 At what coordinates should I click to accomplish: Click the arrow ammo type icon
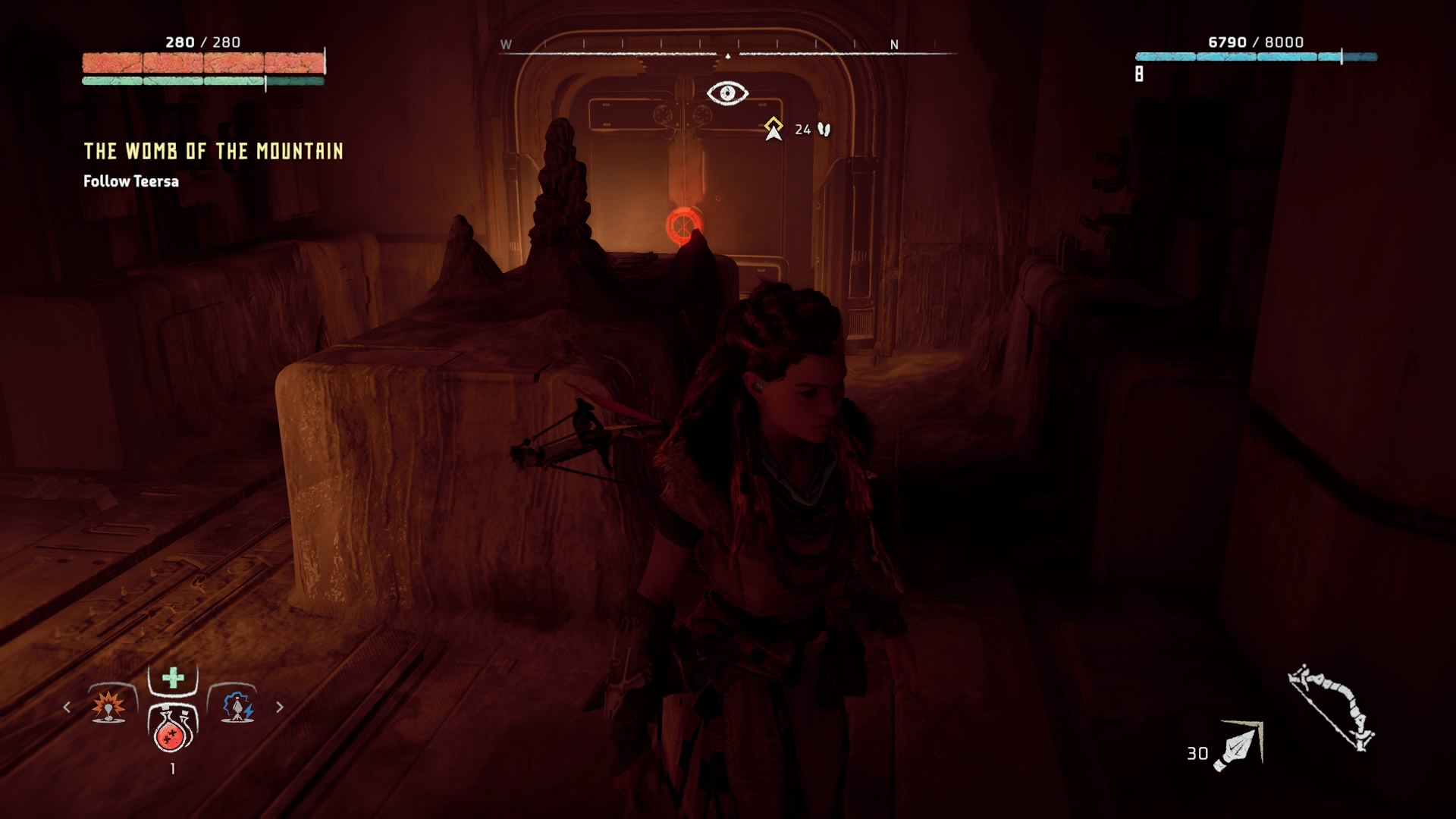click(1239, 745)
